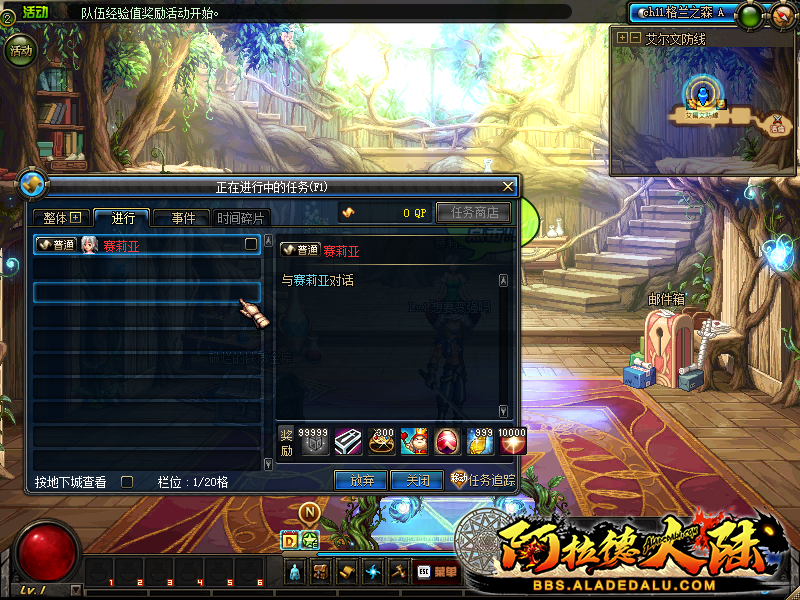Enable 任务追踪 quest tracking
The image size is (800, 600).
pos(484,480)
